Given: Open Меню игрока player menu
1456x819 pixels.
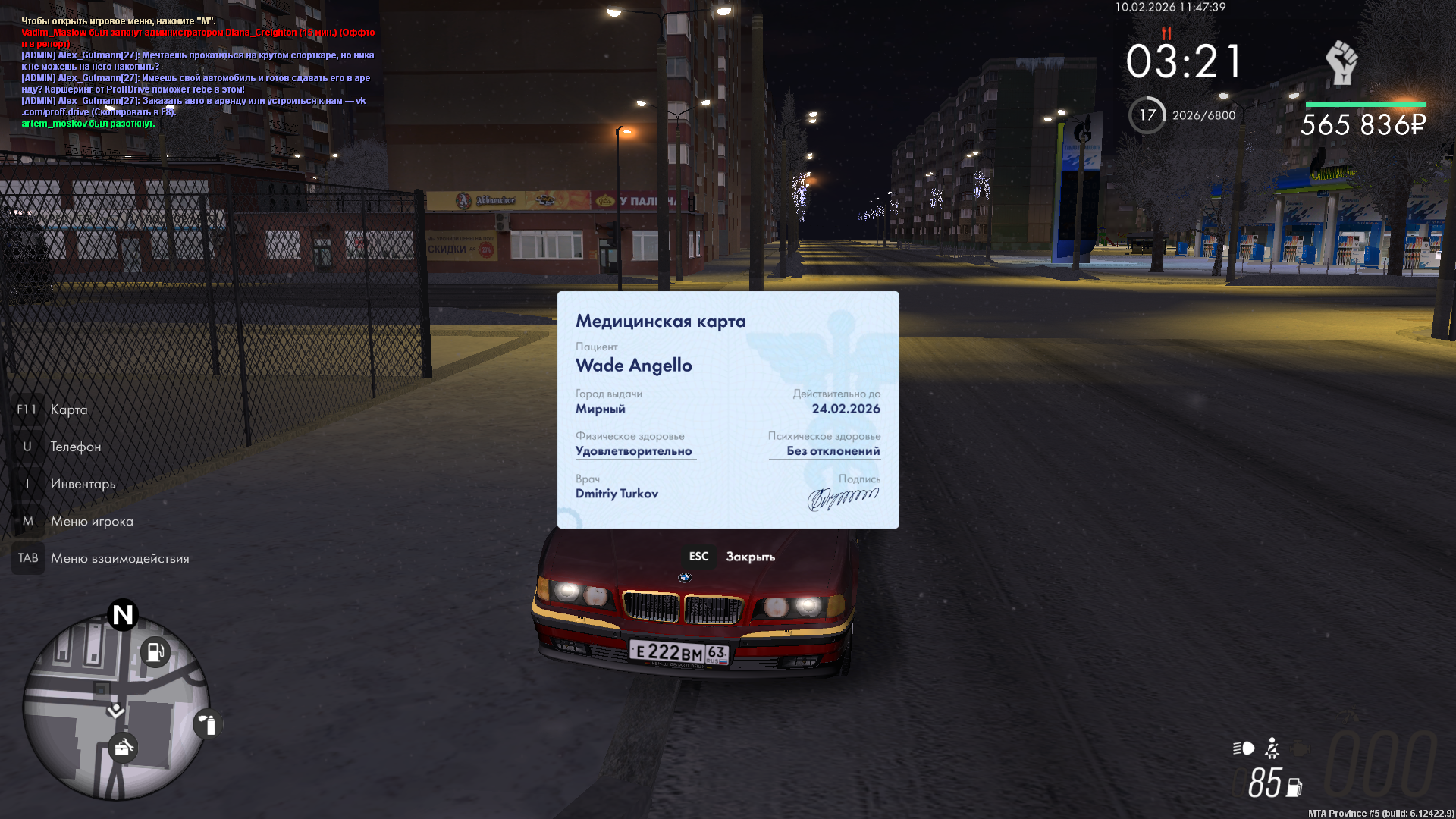Looking at the screenshot, I should coord(91,521).
